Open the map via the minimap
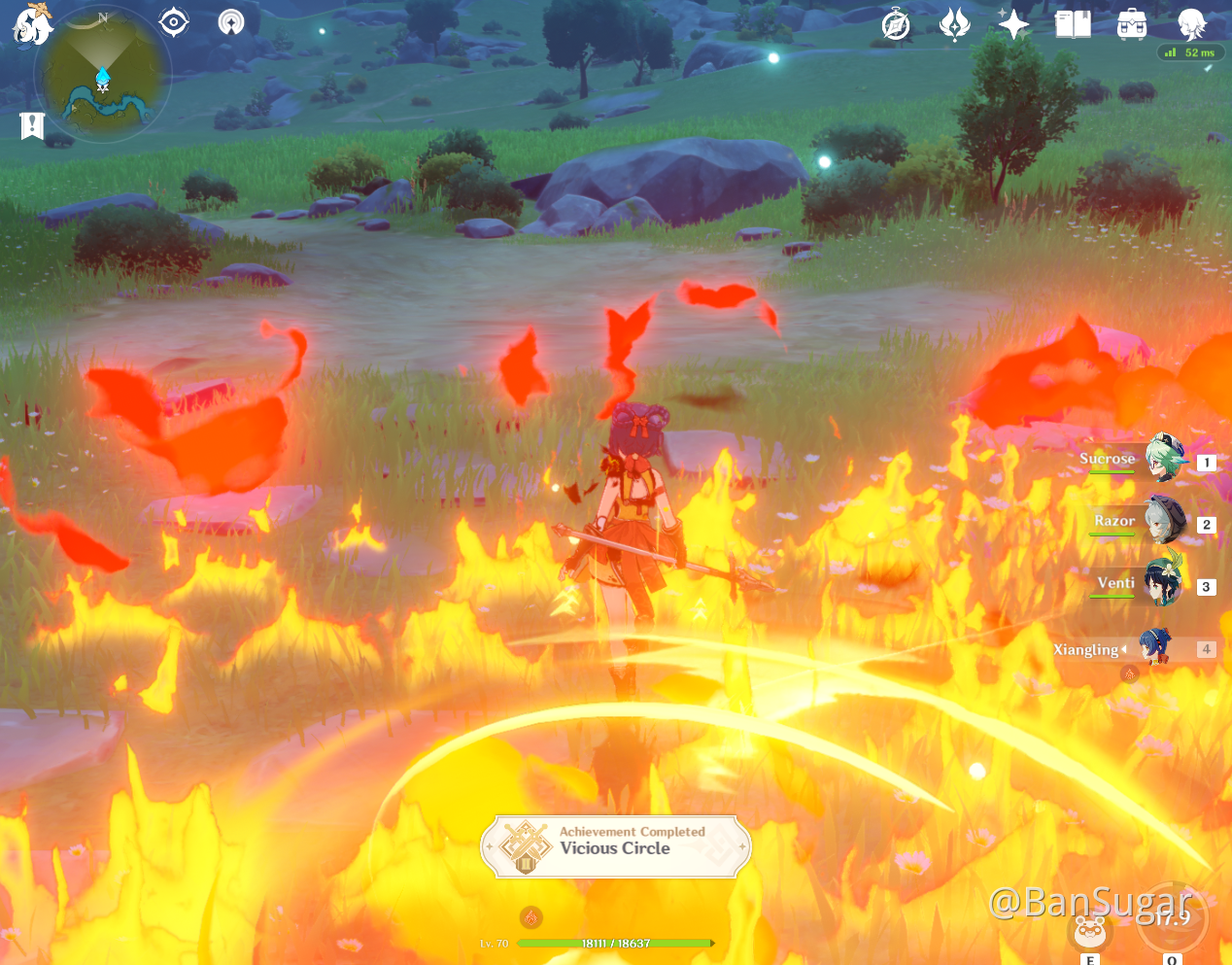1232x965 pixels. tap(102, 76)
